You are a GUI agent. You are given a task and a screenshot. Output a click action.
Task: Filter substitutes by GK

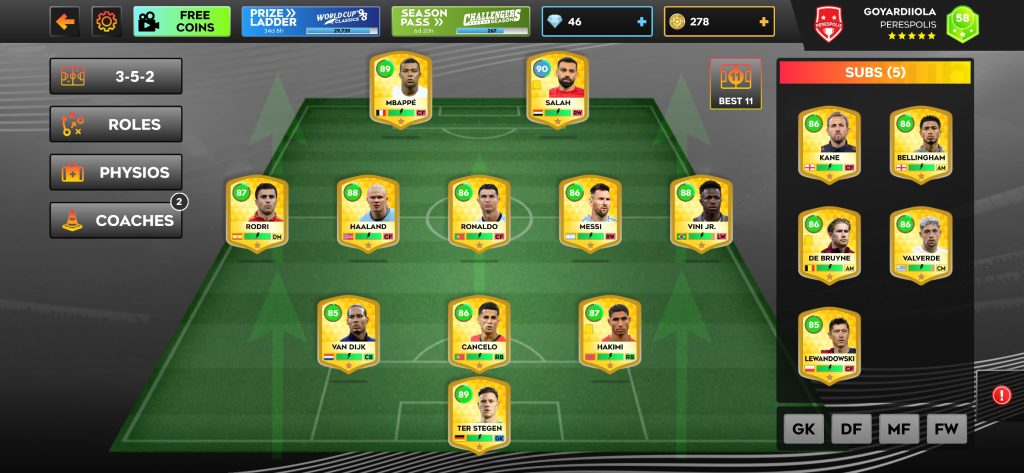pos(803,430)
